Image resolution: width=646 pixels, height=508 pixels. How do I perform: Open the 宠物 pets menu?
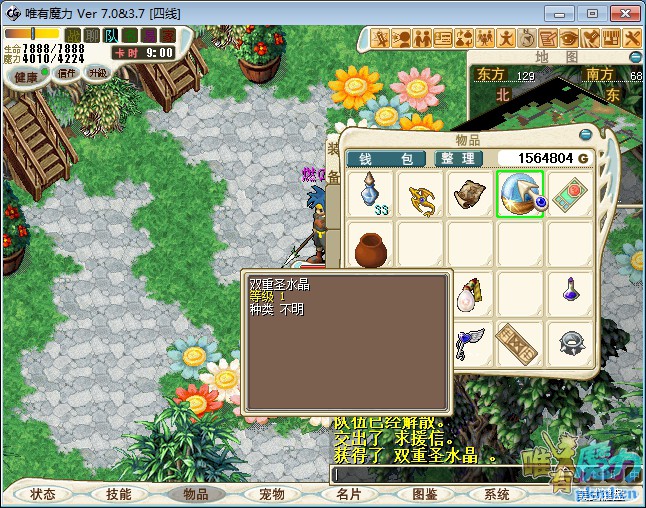coord(272,494)
